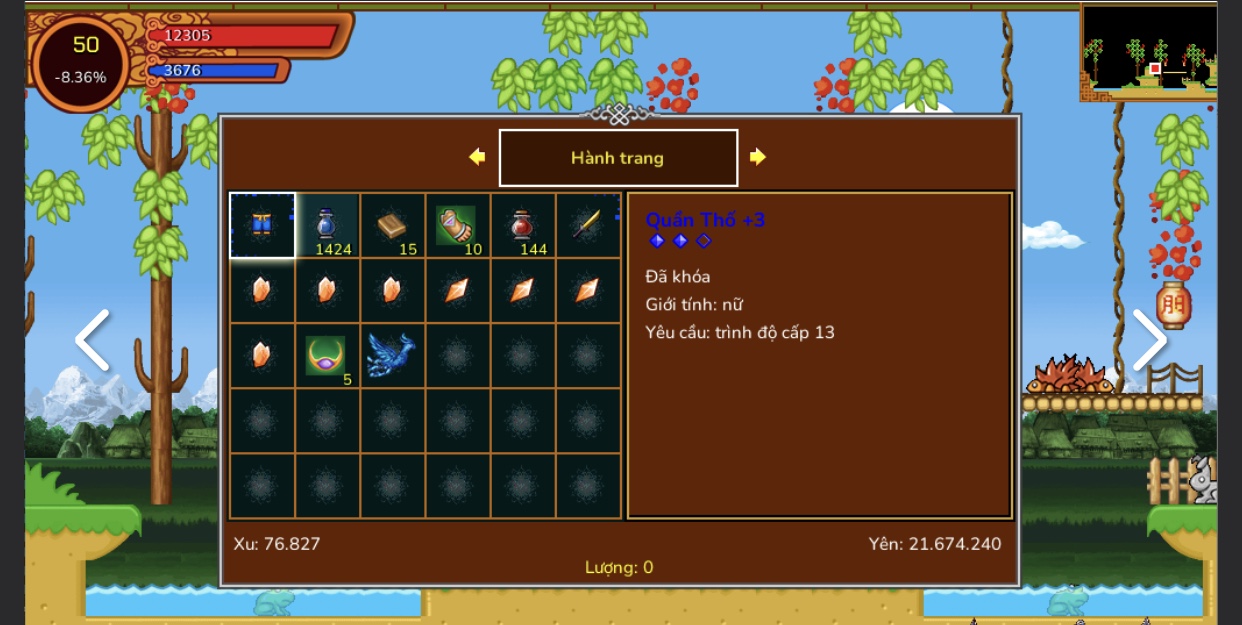Select the golden sword slot
The height and width of the screenshot is (625, 1242).
click(x=587, y=225)
